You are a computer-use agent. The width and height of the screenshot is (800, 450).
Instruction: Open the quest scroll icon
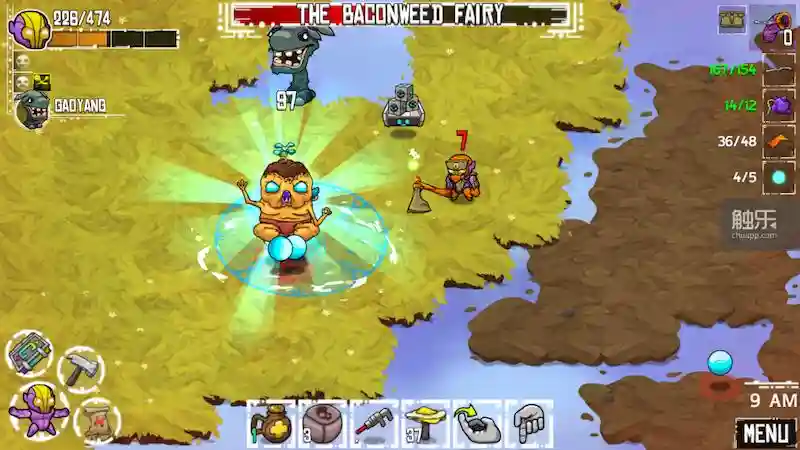click(x=96, y=419)
